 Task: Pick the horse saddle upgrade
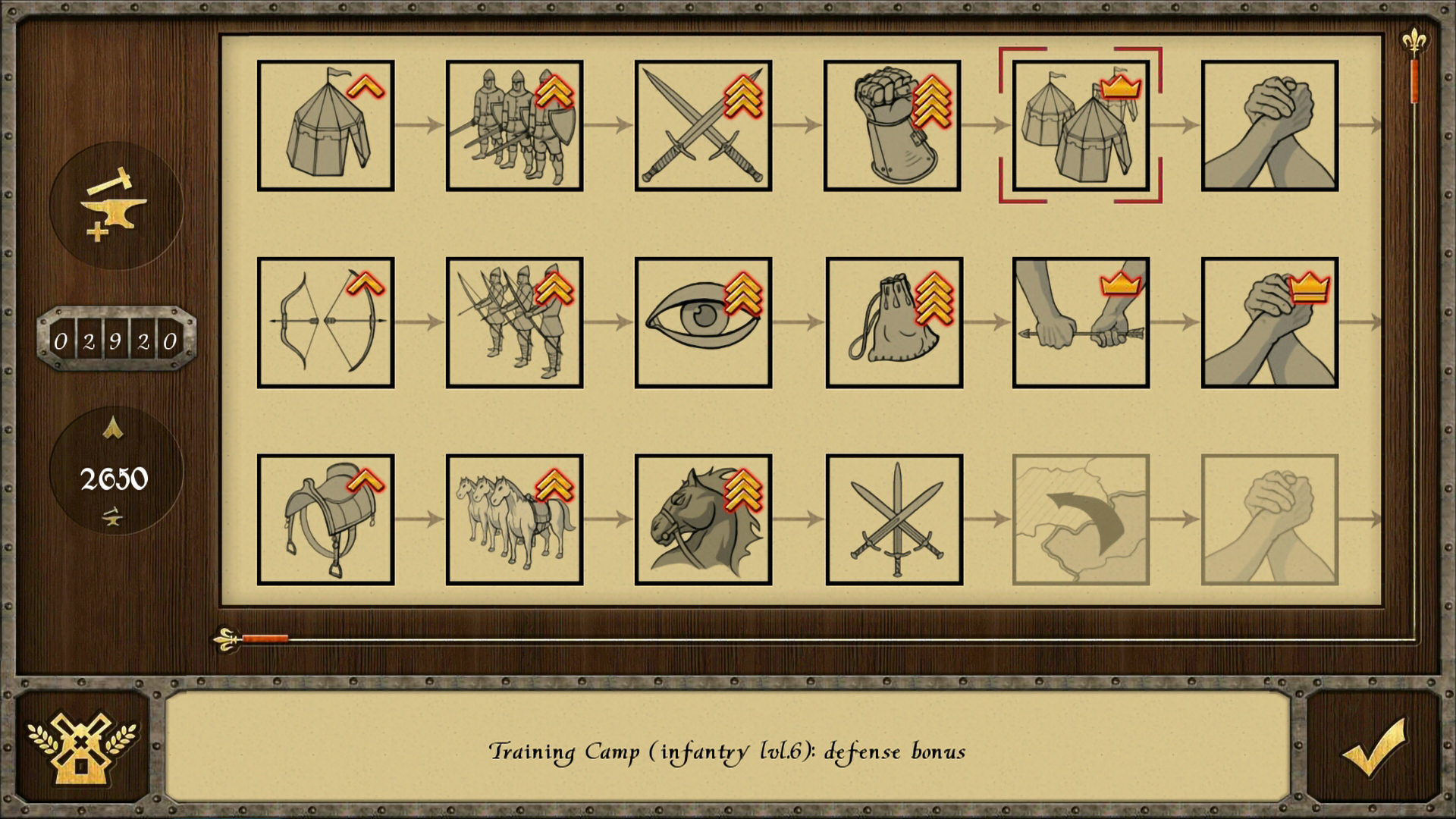[x=325, y=519]
